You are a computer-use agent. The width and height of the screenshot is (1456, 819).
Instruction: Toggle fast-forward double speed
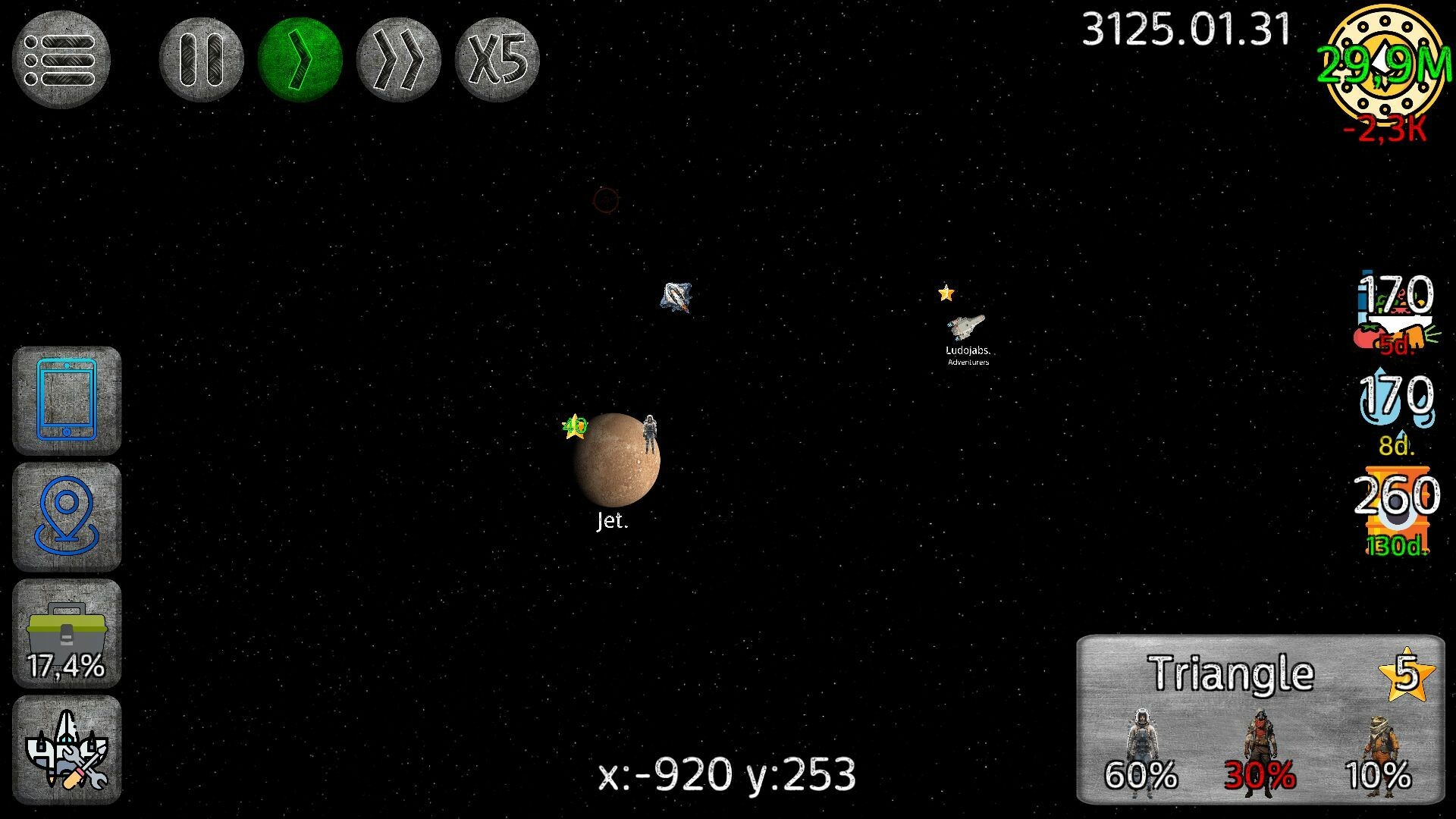399,58
